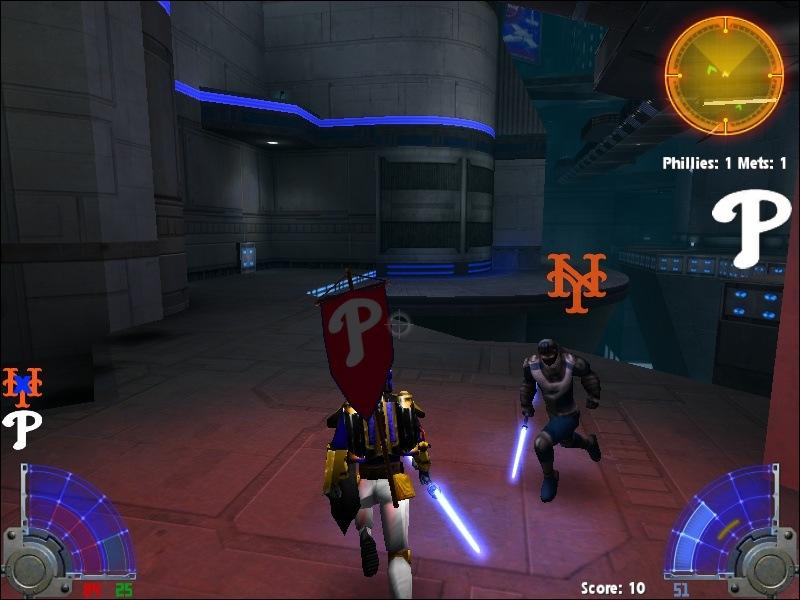Select the large white Phillies team logo

click(750, 229)
